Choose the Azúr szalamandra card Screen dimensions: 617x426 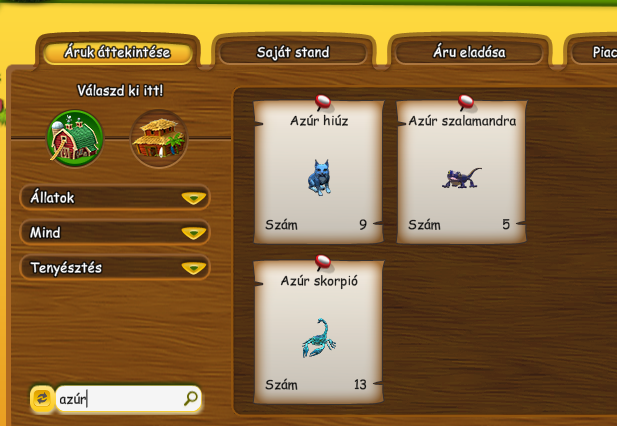pyautogui.click(x=462, y=172)
